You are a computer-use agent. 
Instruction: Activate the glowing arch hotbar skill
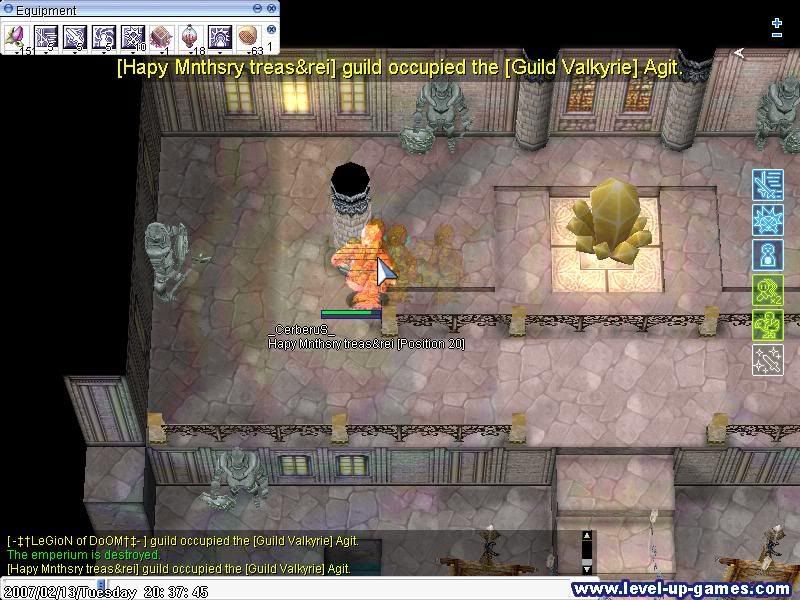tap(219, 37)
